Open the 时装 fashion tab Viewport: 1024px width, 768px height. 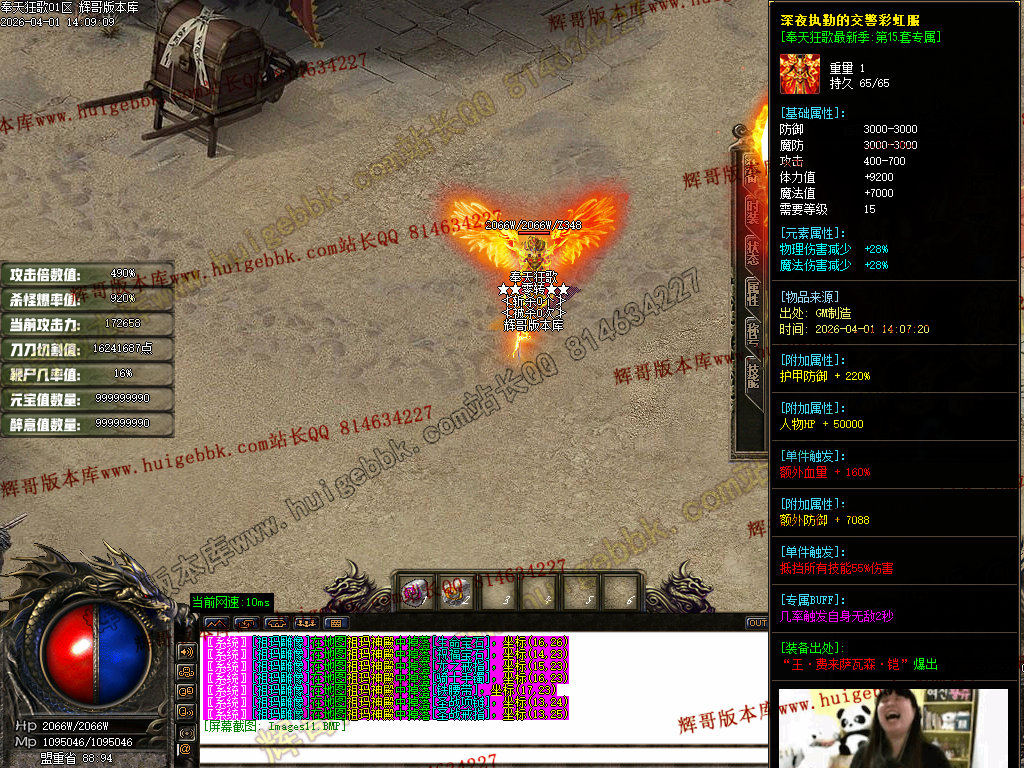point(751,210)
